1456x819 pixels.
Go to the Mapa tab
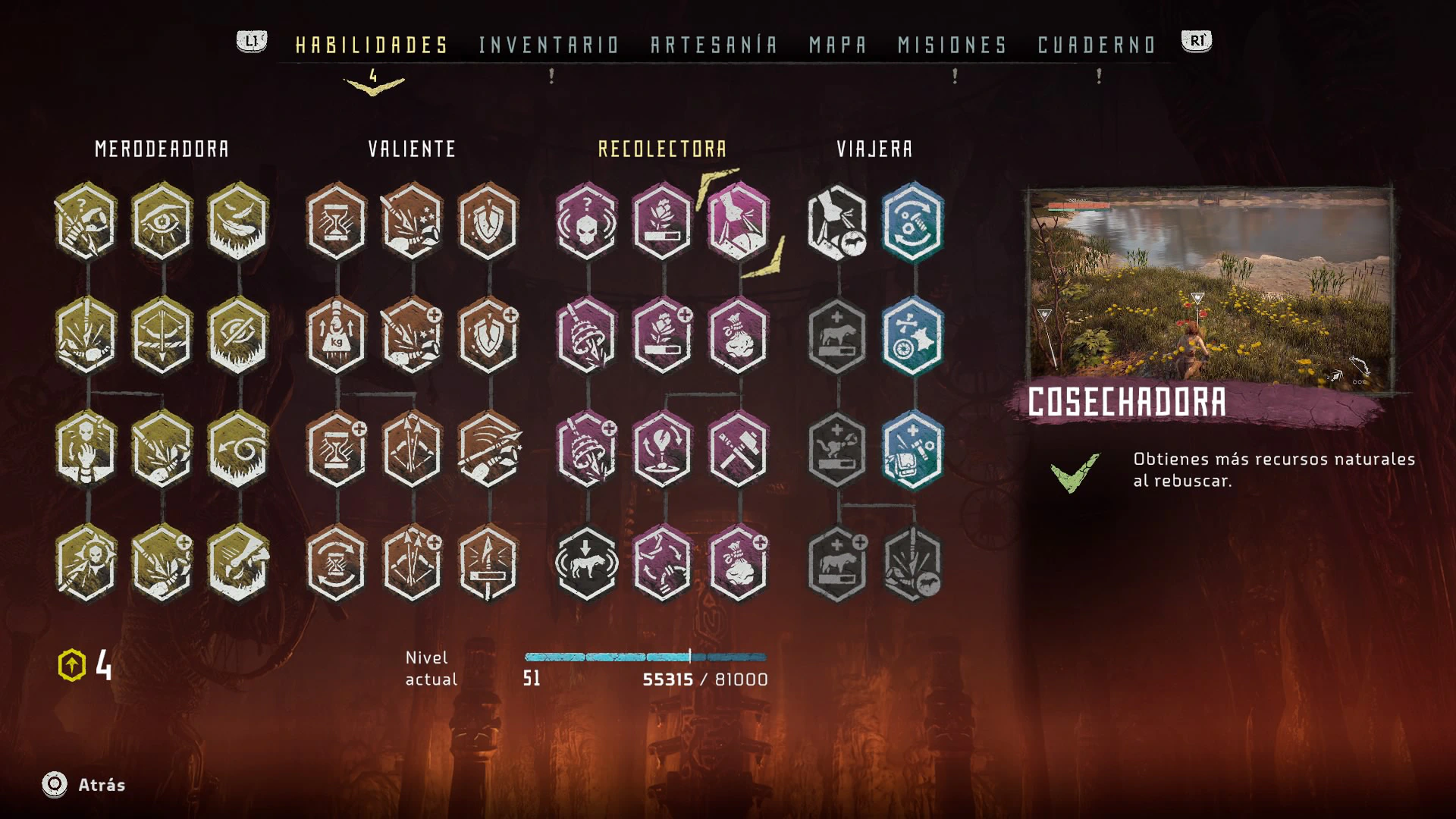click(x=837, y=45)
